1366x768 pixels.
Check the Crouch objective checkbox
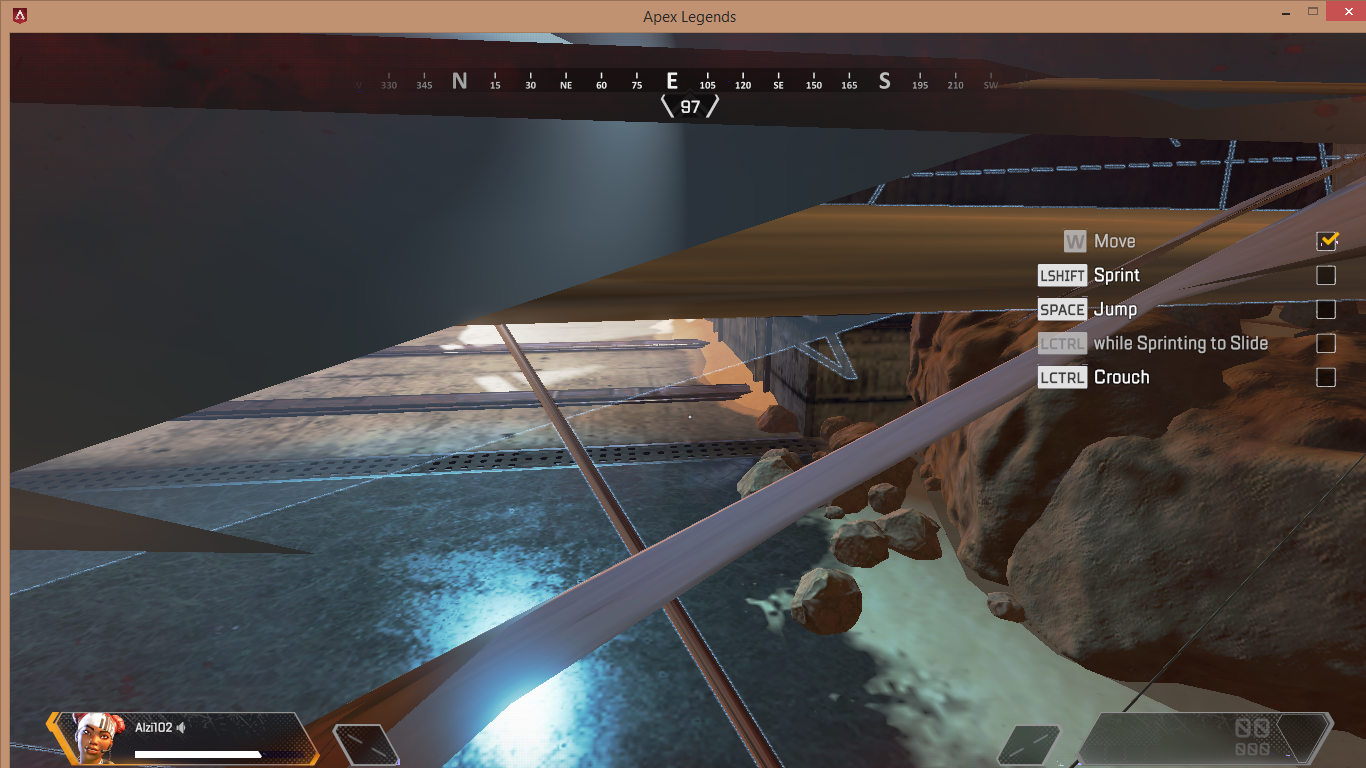pos(1327,377)
